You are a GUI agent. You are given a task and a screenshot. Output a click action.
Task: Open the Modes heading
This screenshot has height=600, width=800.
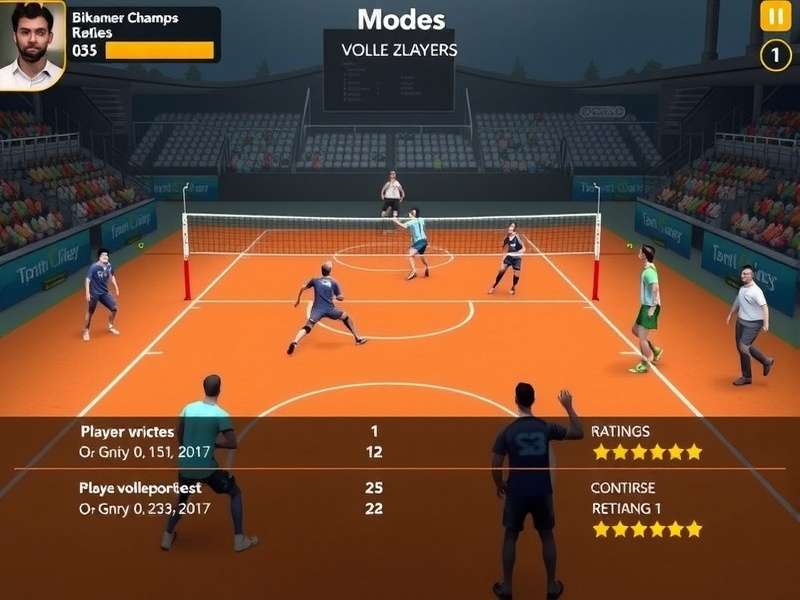[401, 19]
